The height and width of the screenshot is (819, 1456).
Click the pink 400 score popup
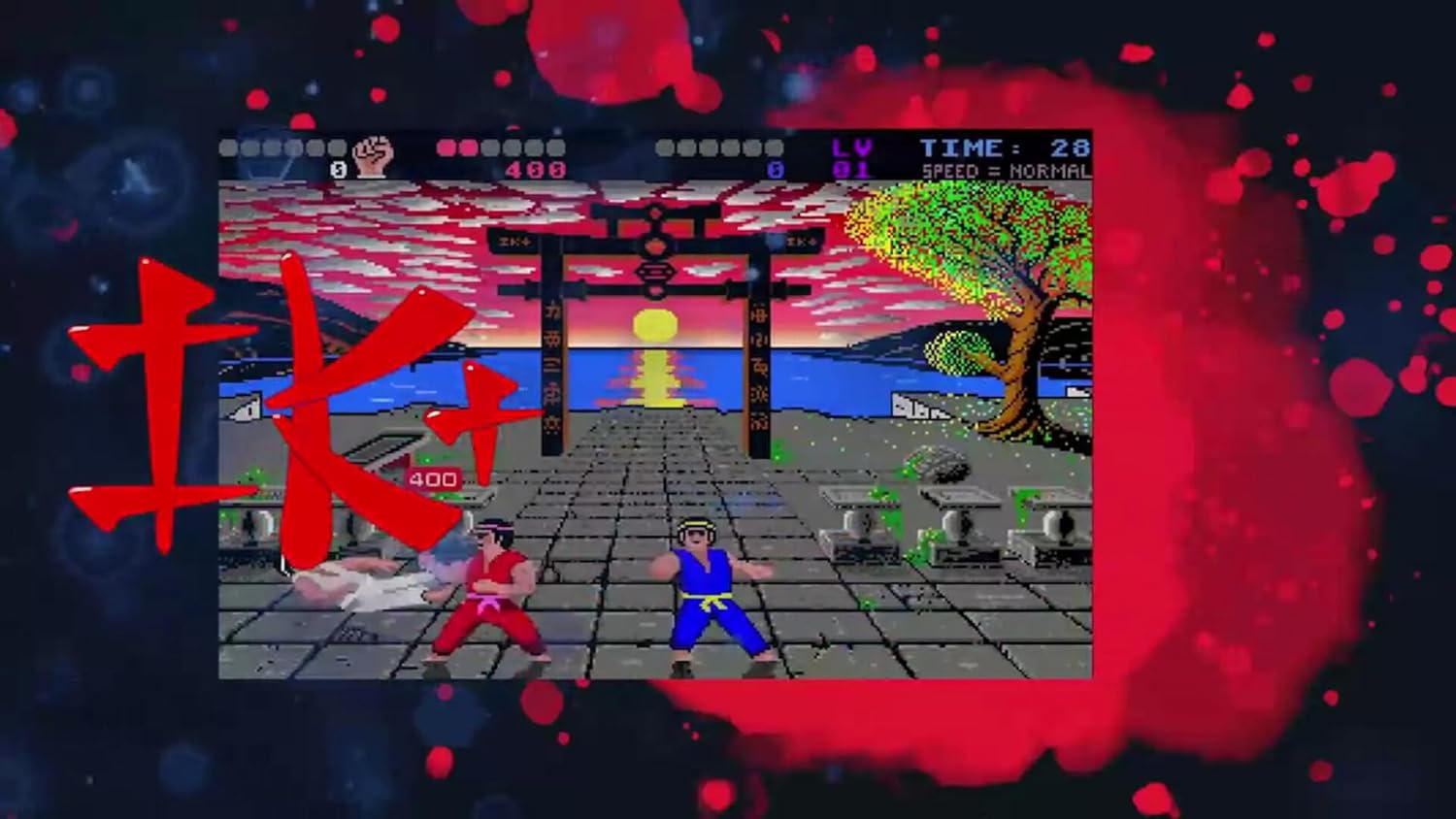434,477
